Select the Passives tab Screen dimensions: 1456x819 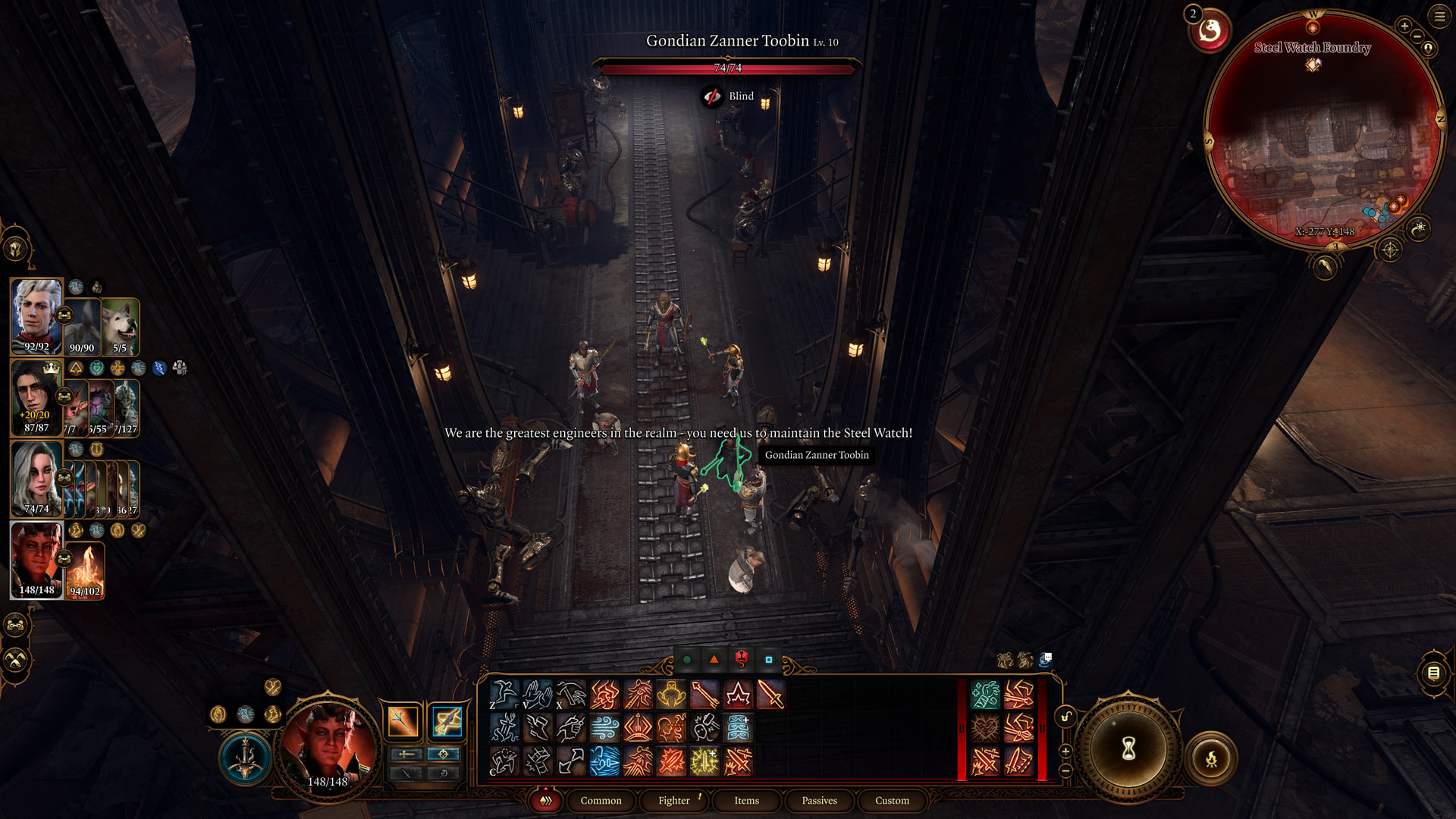click(x=819, y=800)
